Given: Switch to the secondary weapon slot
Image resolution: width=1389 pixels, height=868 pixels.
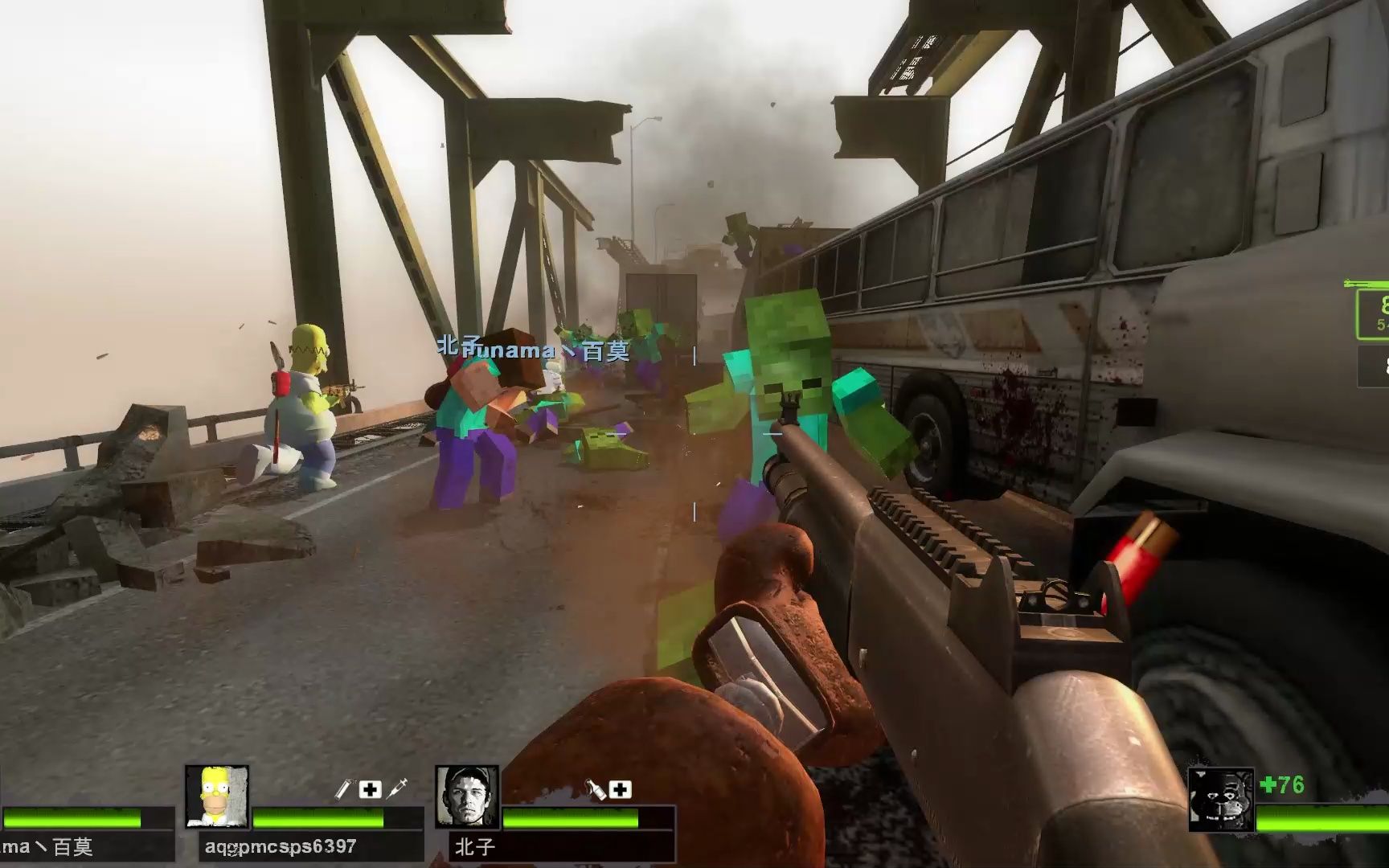Looking at the screenshot, I should [1375, 367].
